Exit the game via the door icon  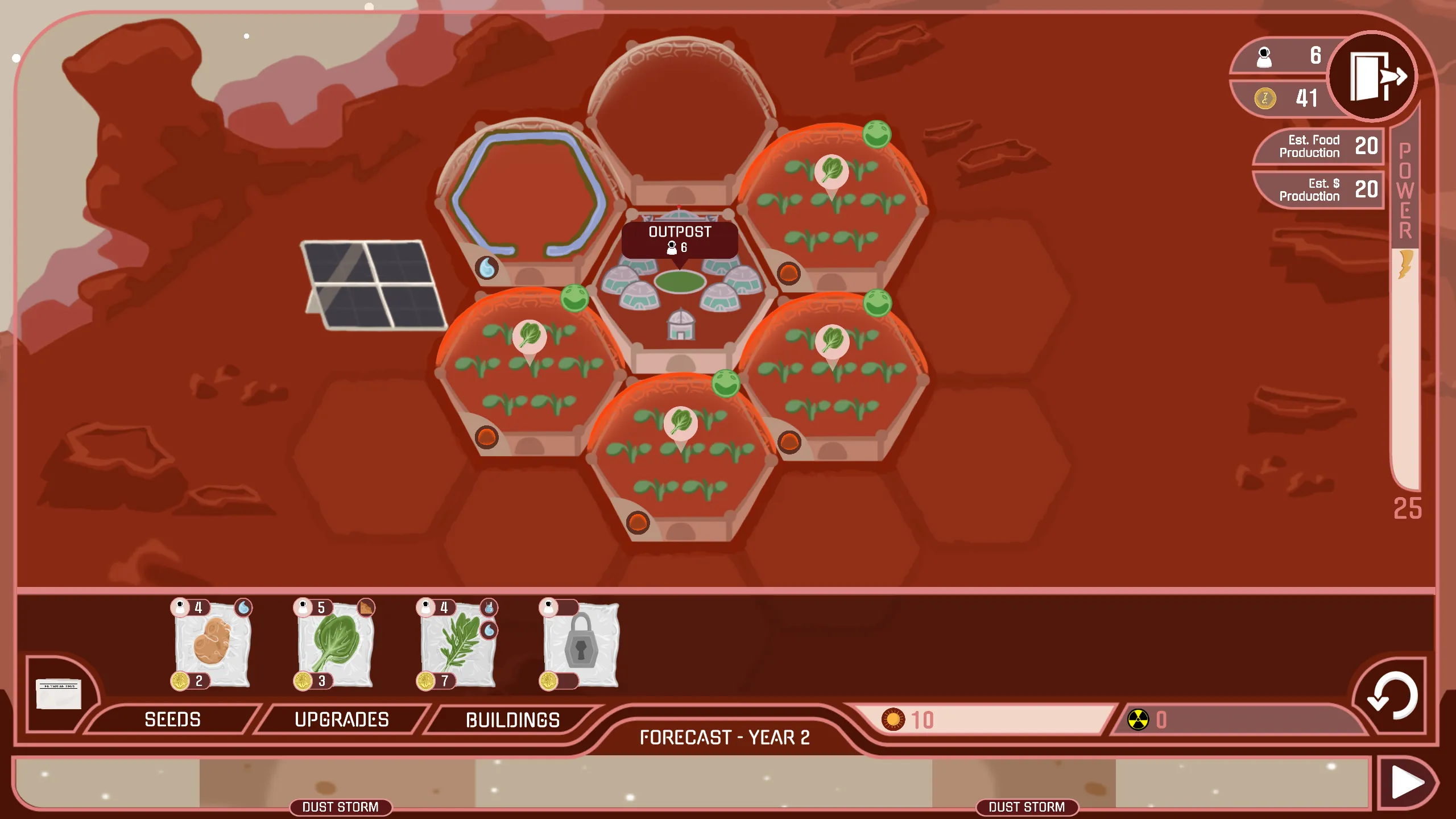point(1372,77)
